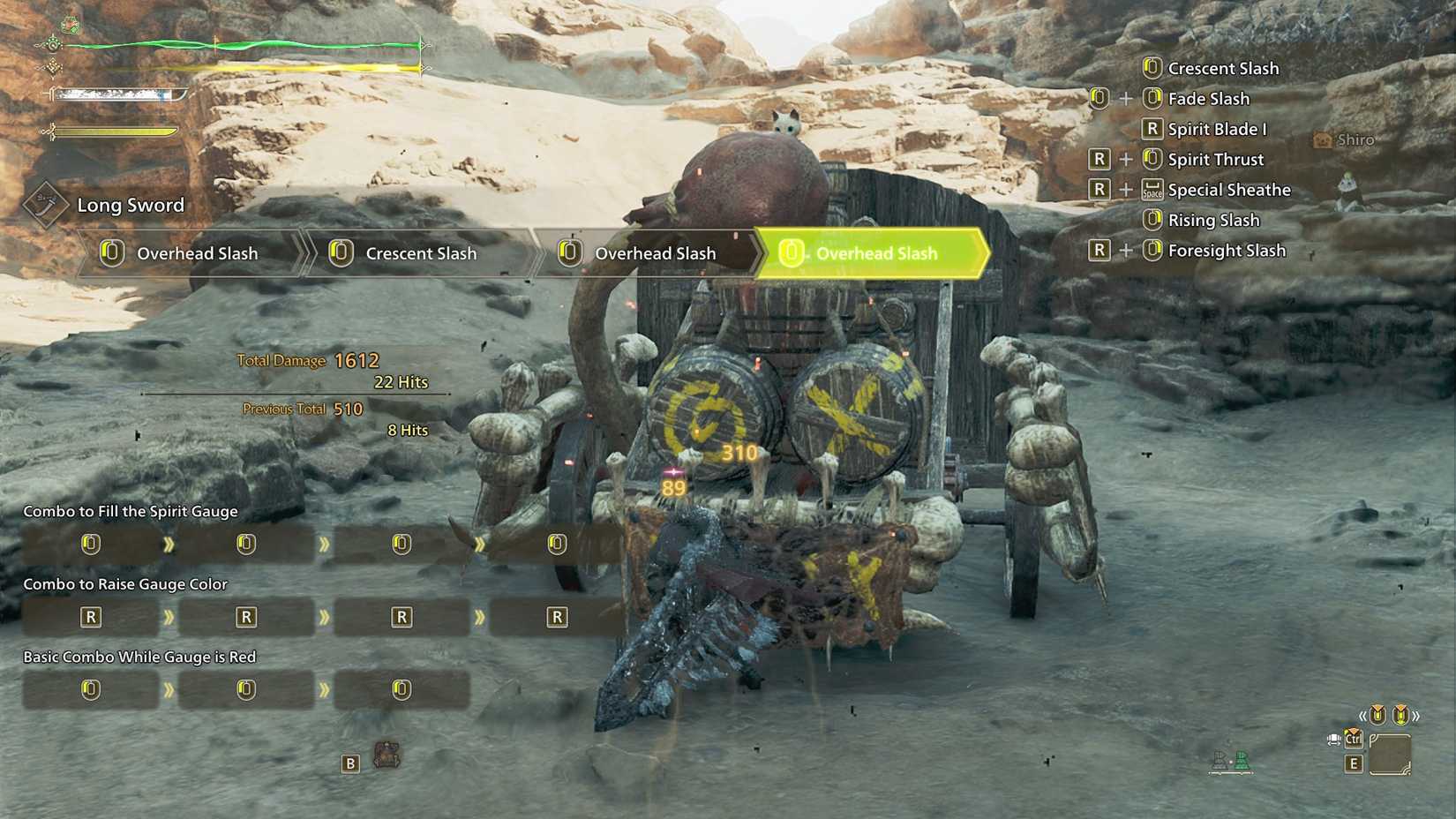
Task: Click the R key icon beside Spirit Blade I
Action: pos(1152,128)
